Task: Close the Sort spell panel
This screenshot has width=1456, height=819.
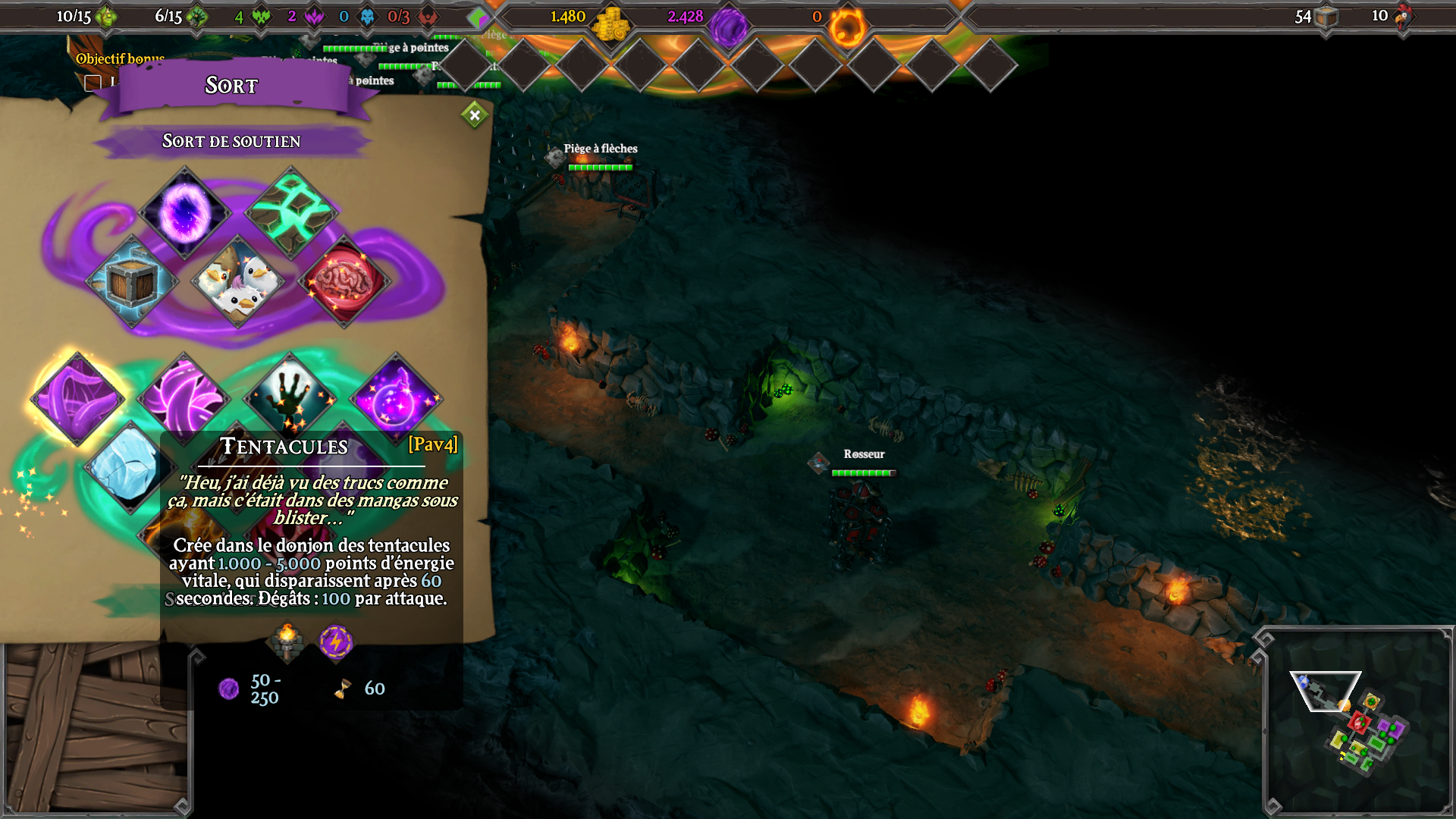Action: 475,115
